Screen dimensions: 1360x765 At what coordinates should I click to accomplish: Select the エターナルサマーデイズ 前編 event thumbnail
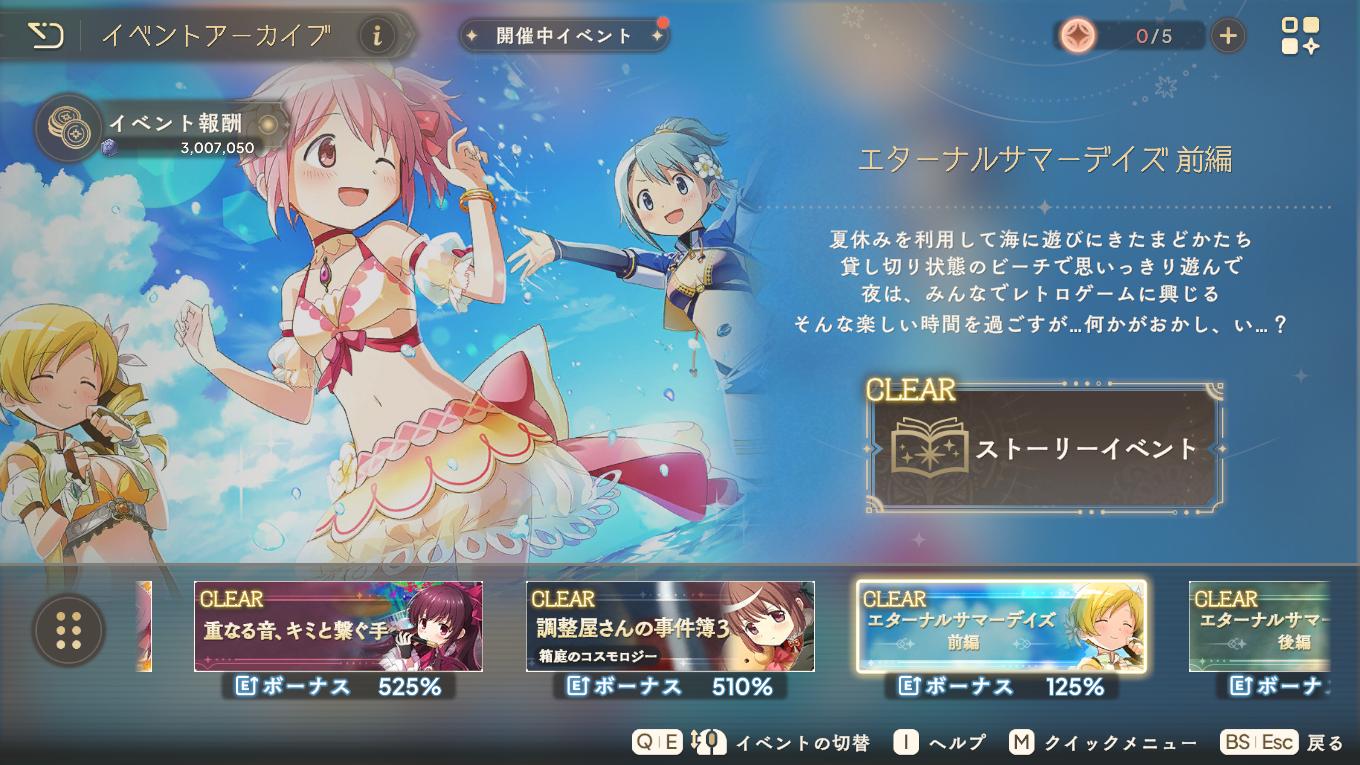click(x=999, y=627)
